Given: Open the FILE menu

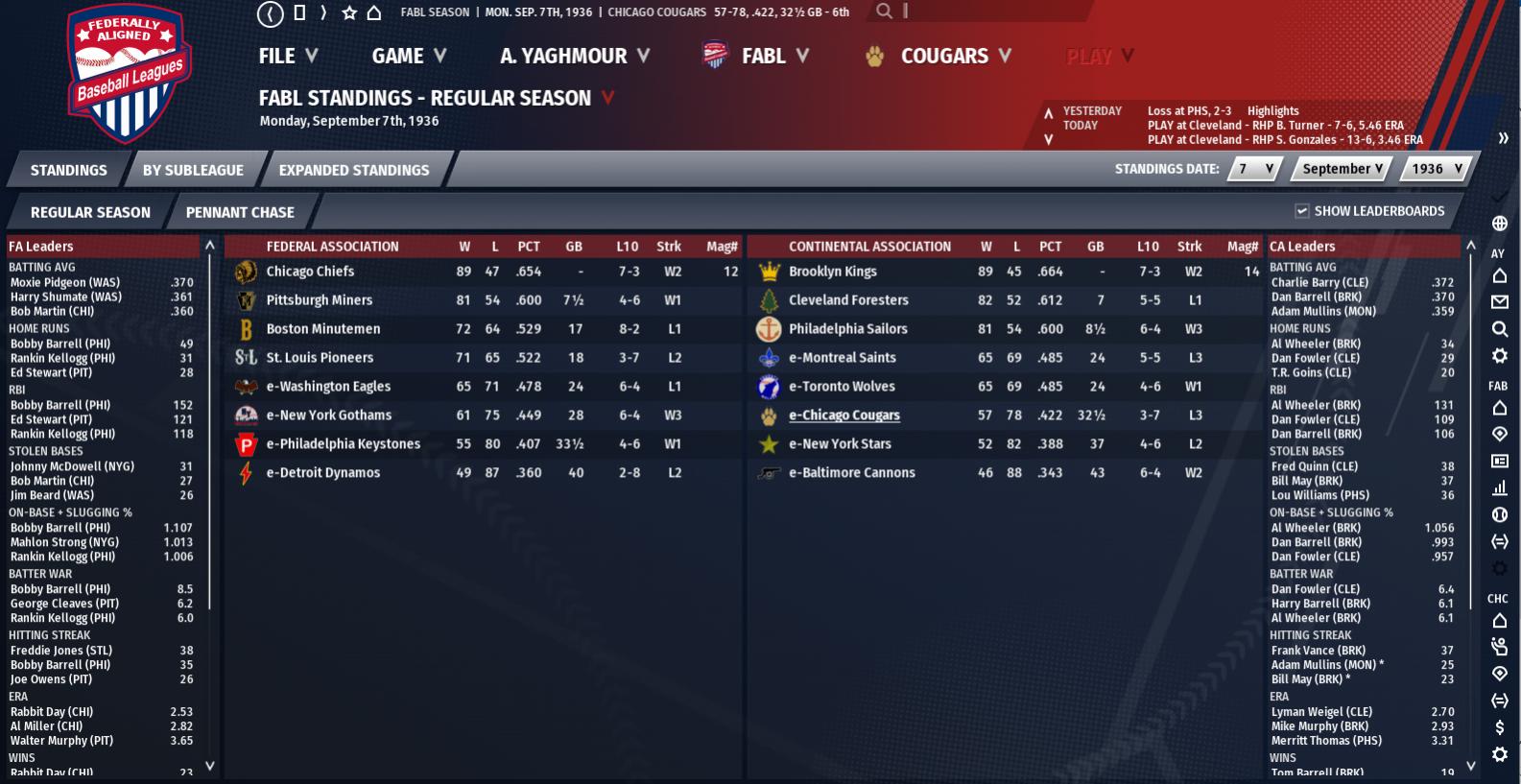Looking at the screenshot, I should coord(287,57).
